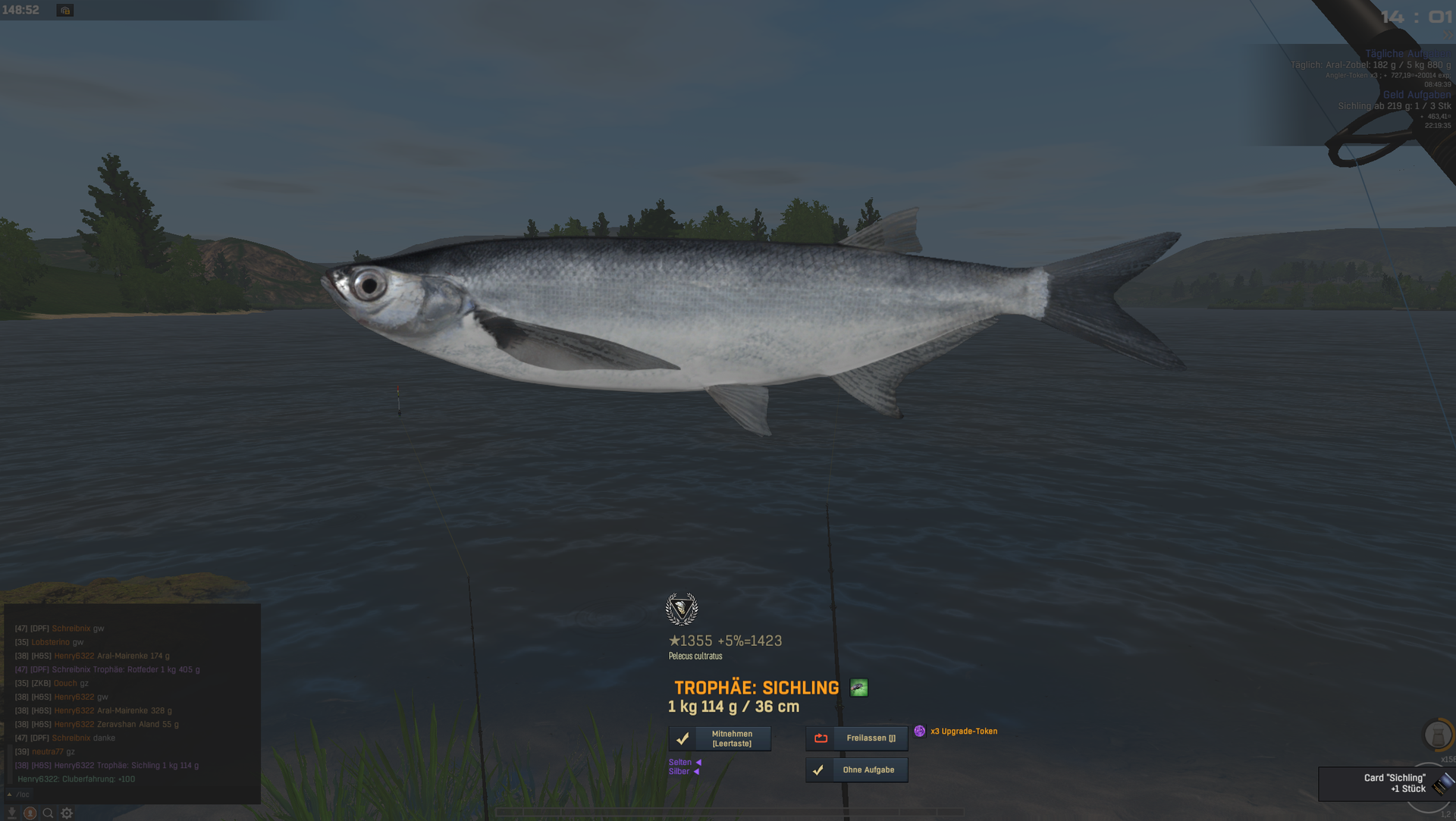Viewport: 1456px width, 821px height.
Task: Open the Card "Sichling" notification
Action: [1386, 784]
